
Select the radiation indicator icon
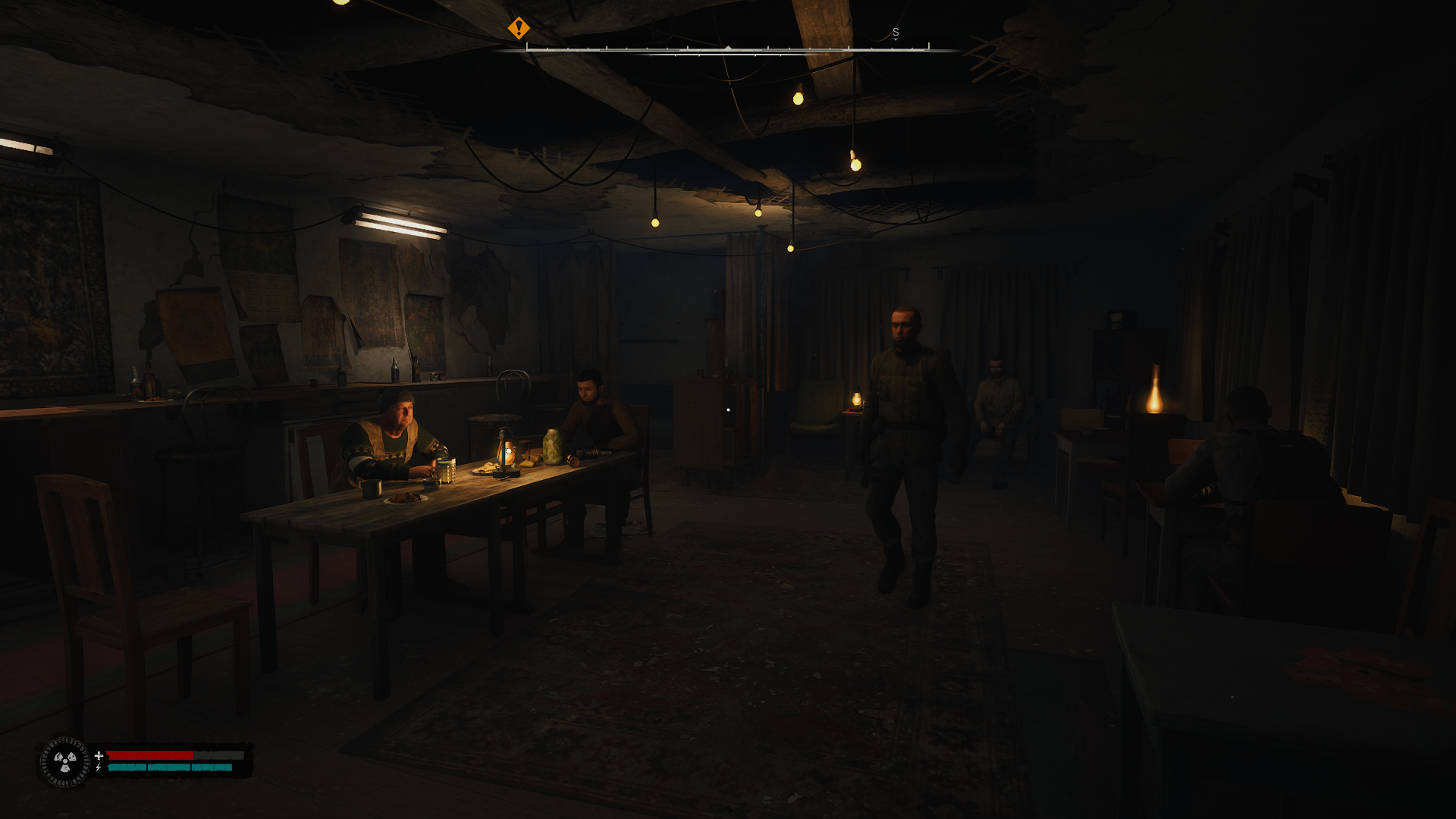[x=65, y=761]
